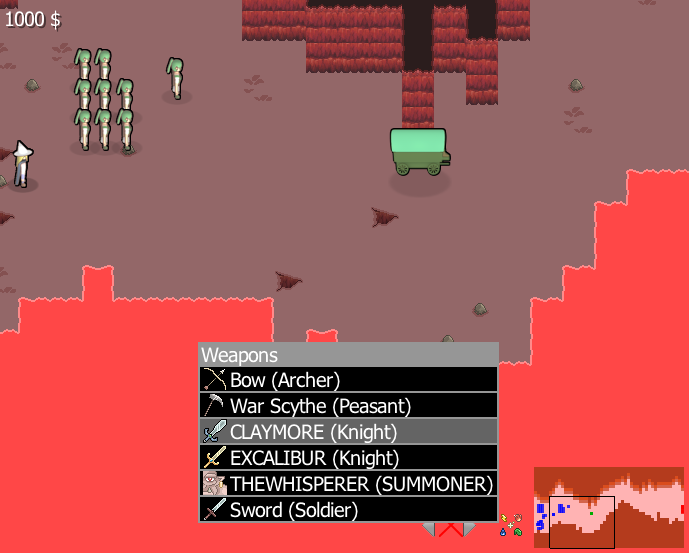Select EXCALIBUR (Knight) in the Weapons menu

click(348, 458)
